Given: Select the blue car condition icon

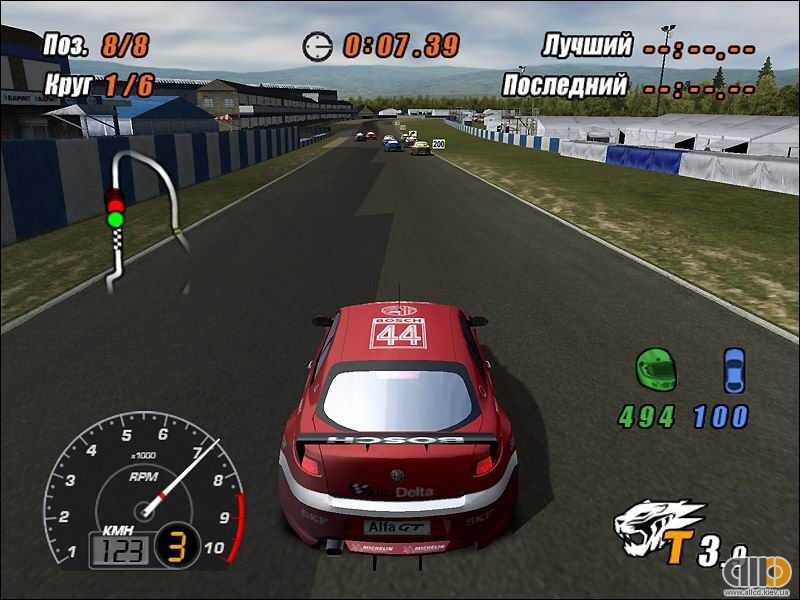Looking at the screenshot, I should (735, 369).
